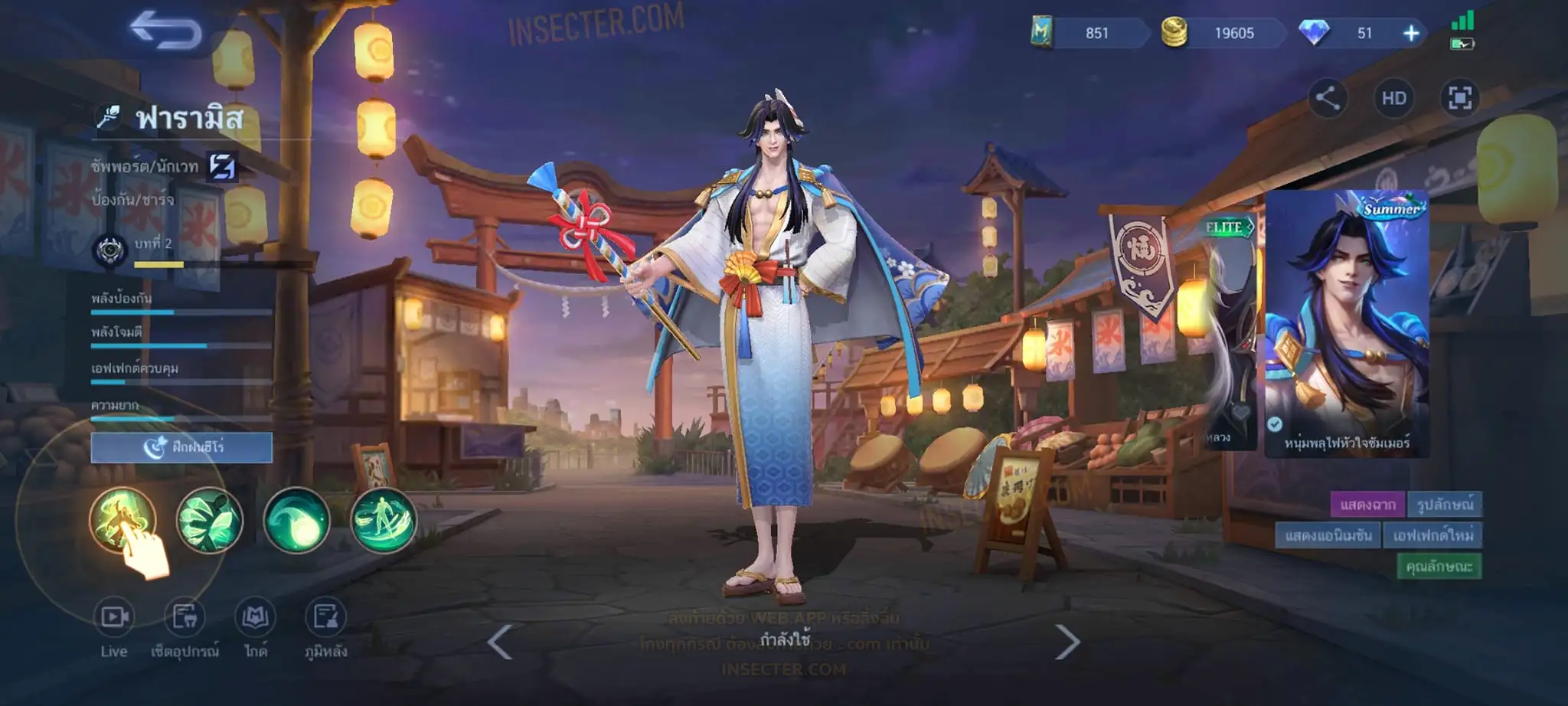Open the ไกด์ guide book
Image resolution: width=1568 pixels, height=706 pixels.
click(255, 628)
